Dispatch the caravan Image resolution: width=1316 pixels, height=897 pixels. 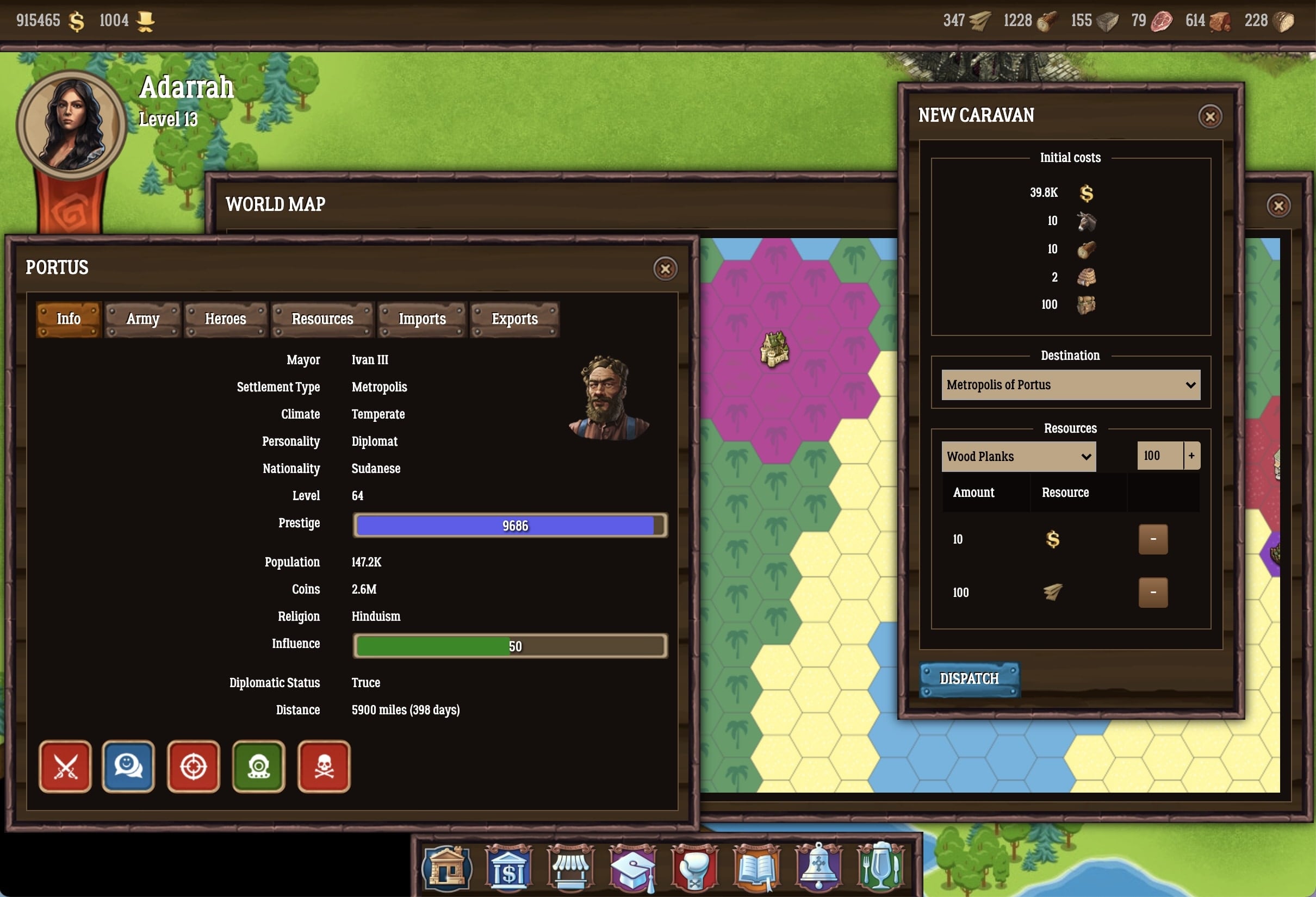969,678
